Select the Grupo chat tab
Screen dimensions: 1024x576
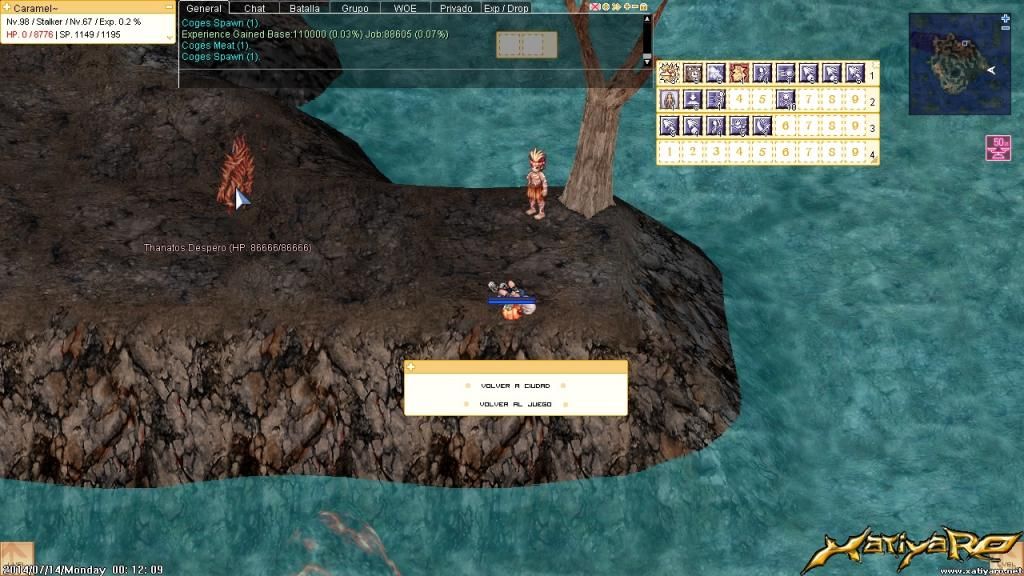(x=355, y=8)
